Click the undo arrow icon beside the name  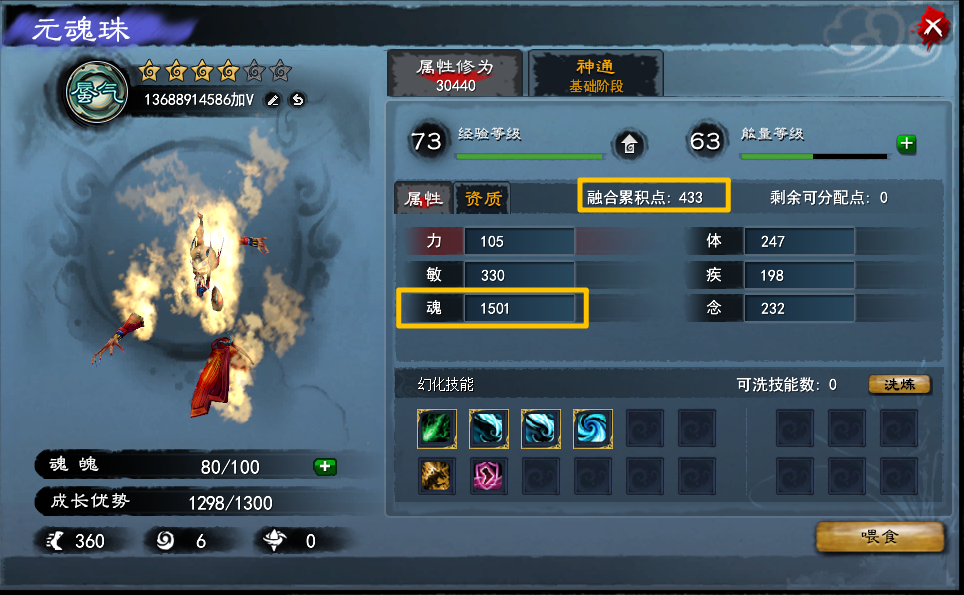tap(297, 100)
